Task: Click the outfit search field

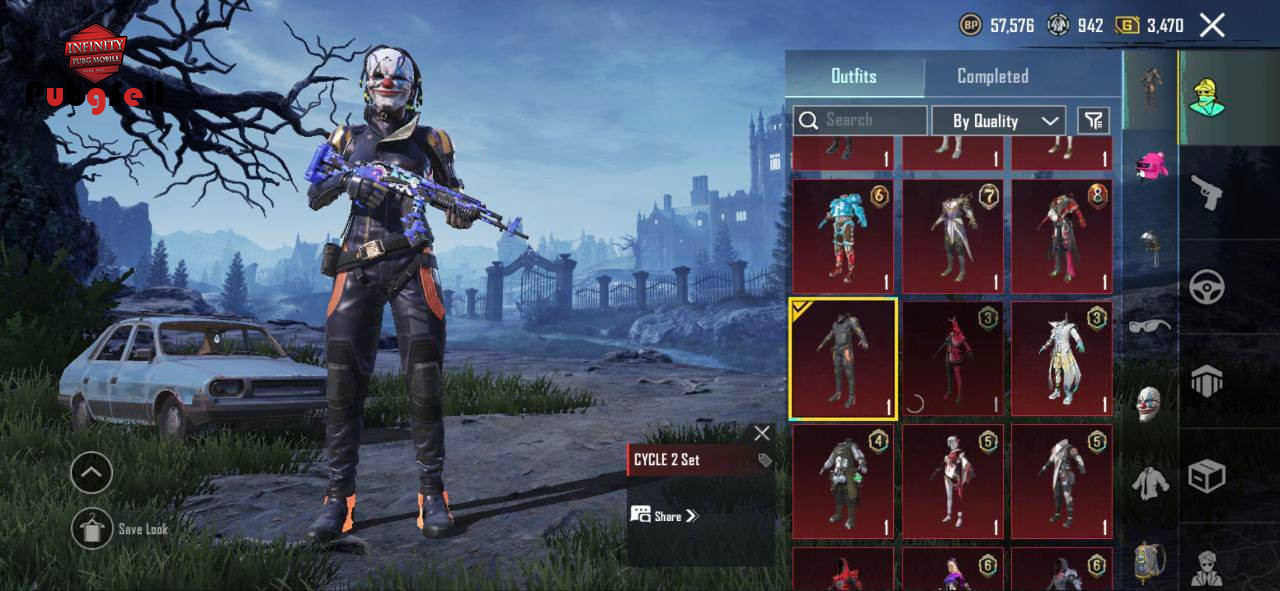Action: click(860, 120)
